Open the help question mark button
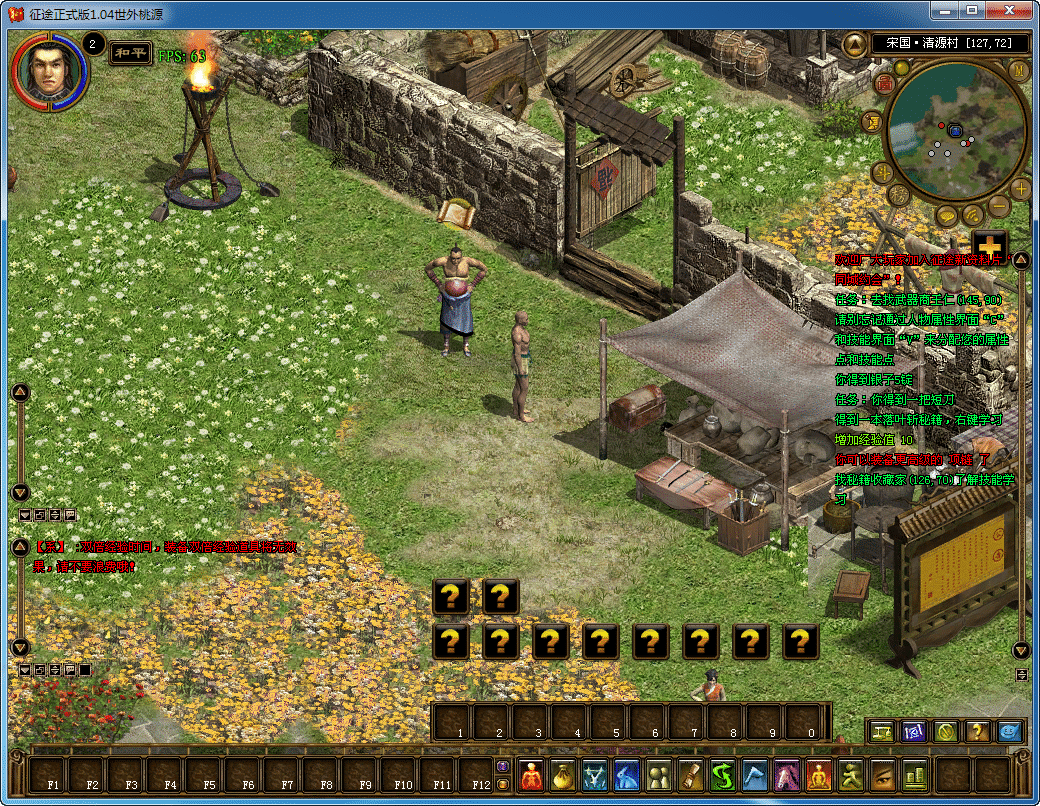Screen dimensions: 1040x806 [979, 731]
